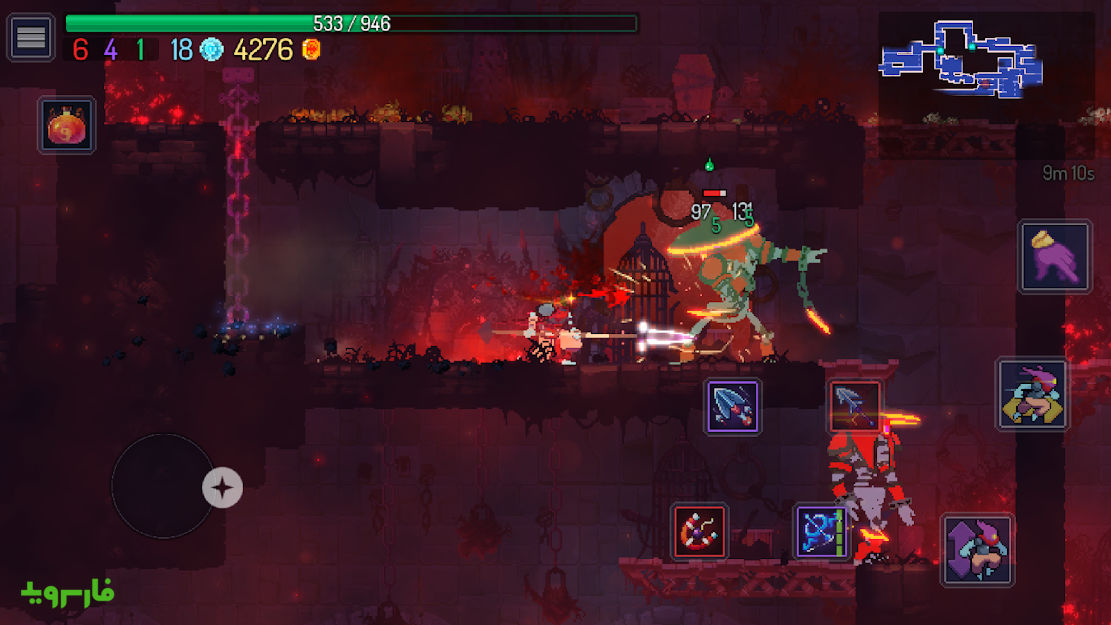Activate the red horseshoe magnet skill
1111x625 pixels.
699,531
